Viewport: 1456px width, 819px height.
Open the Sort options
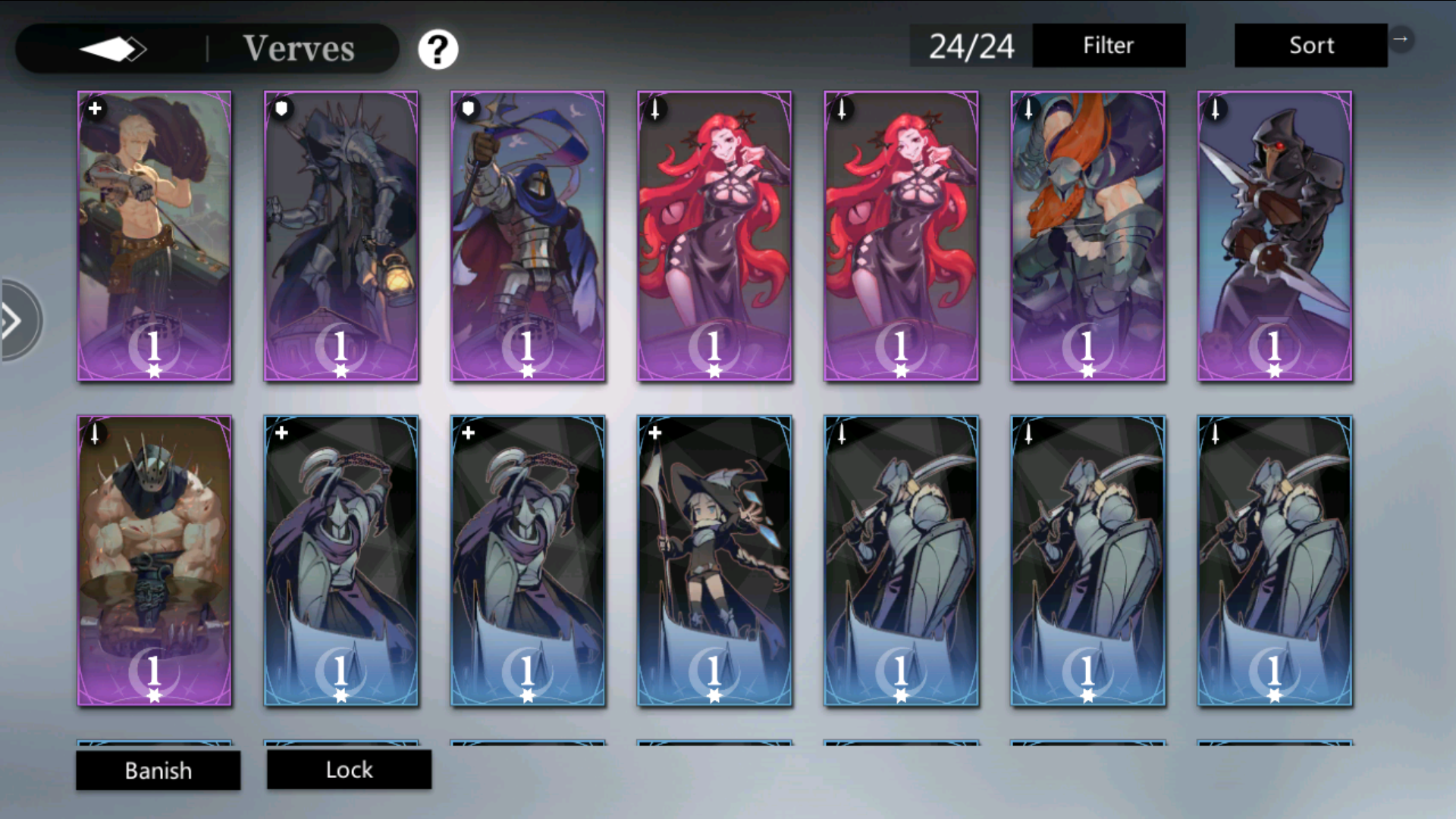[1310, 45]
